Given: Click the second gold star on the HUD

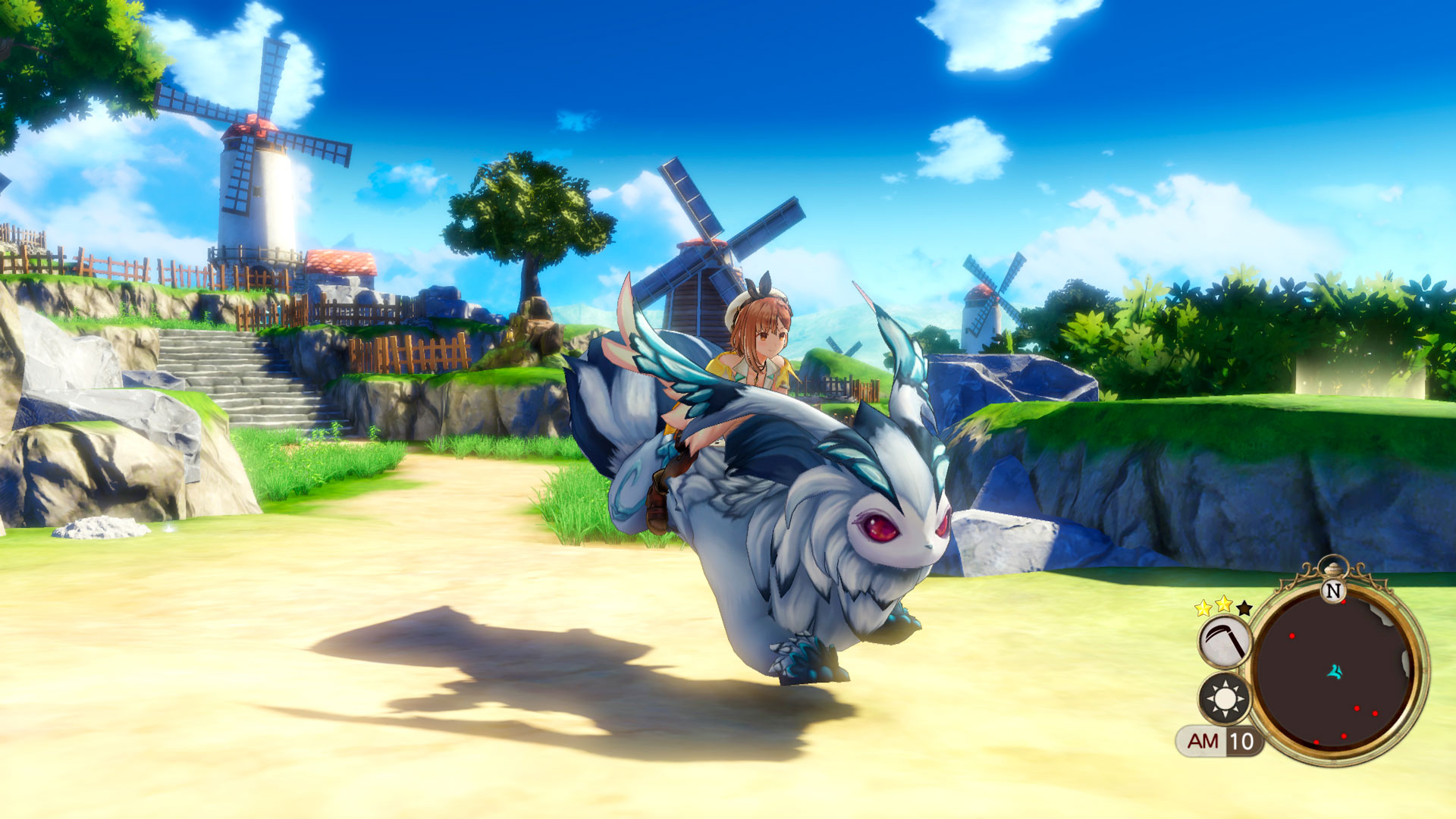Looking at the screenshot, I should click(x=1223, y=605).
